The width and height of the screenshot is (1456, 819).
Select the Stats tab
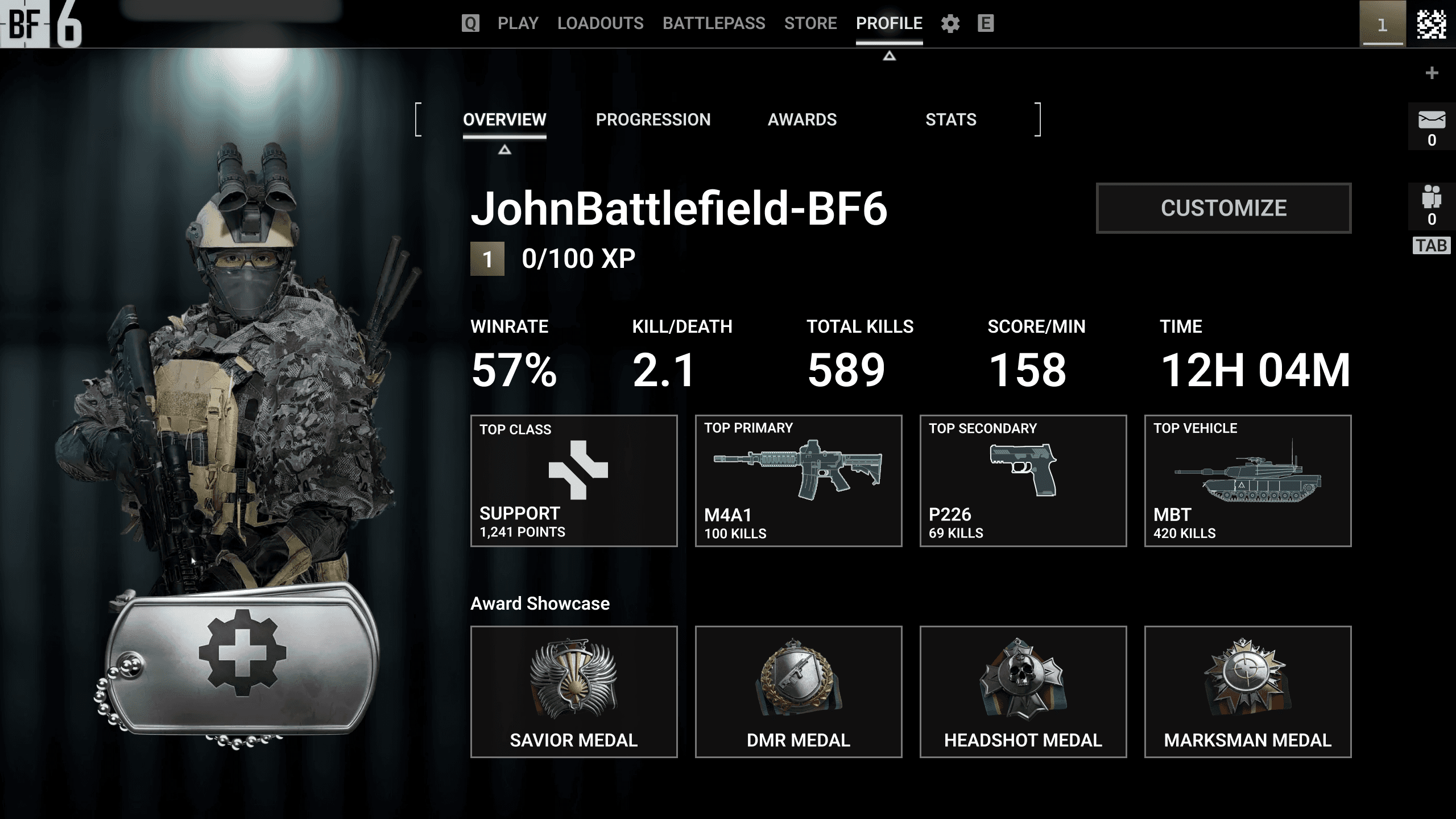(x=950, y=119)
